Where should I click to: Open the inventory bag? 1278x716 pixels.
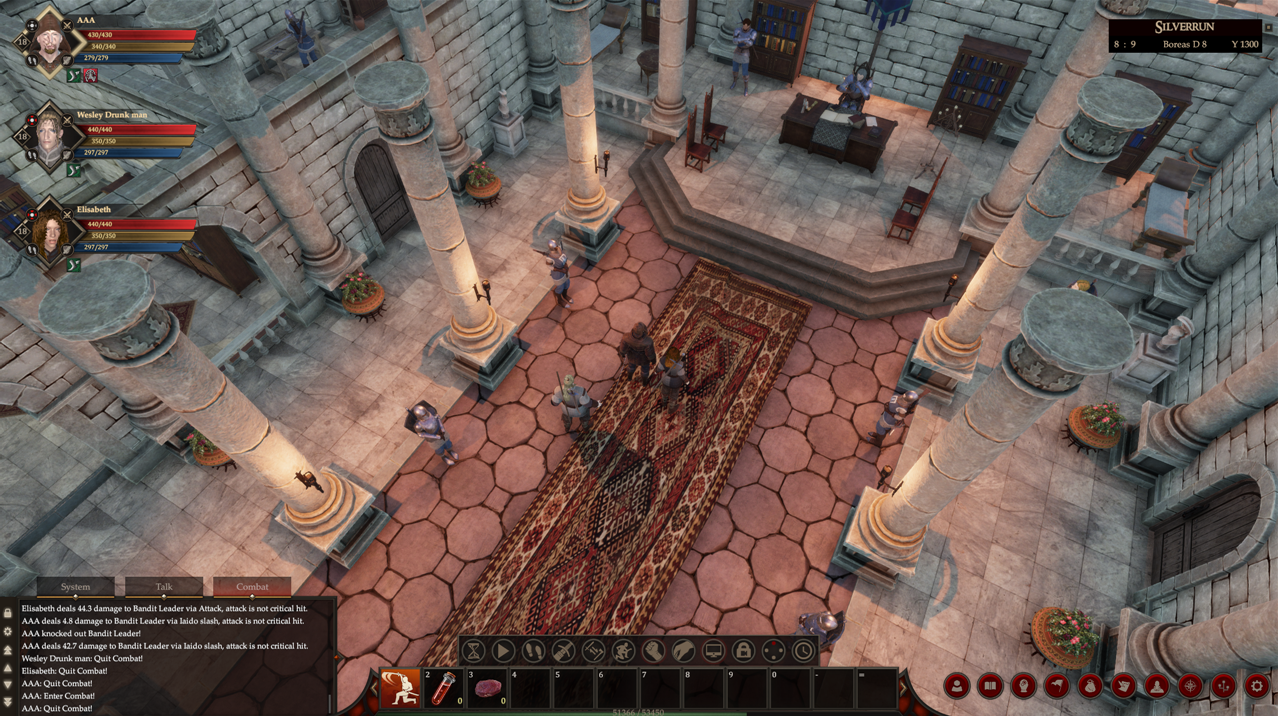pos(1090,686)
